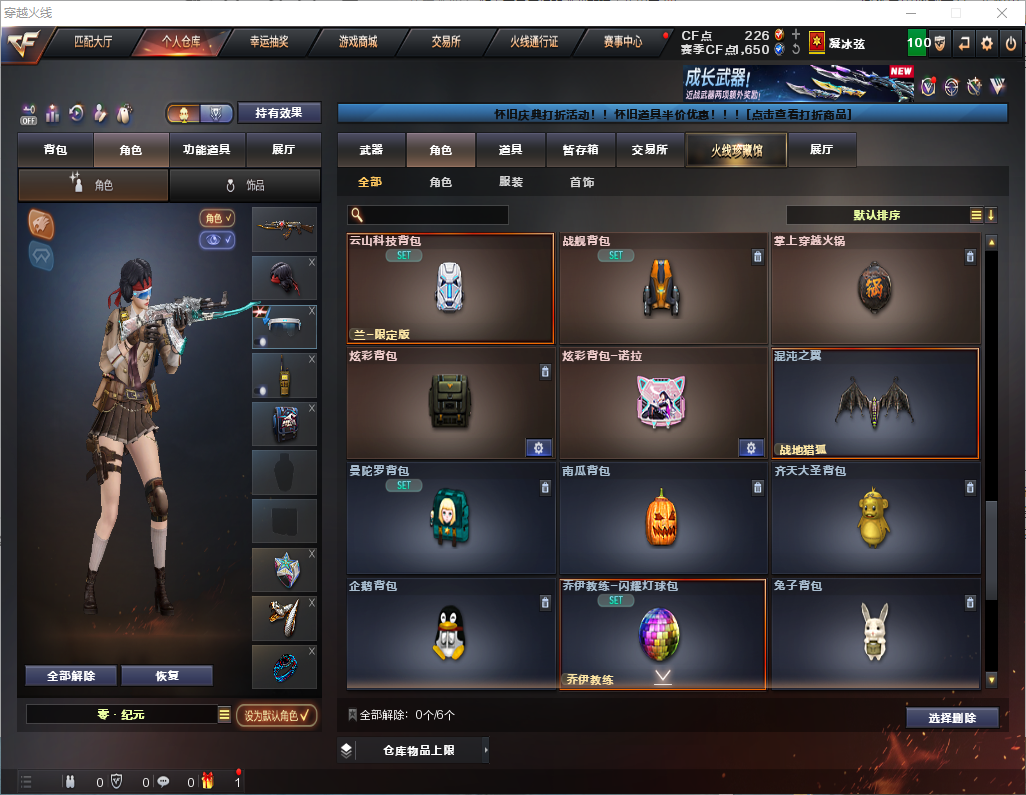Select the 火线珍藏馆 collection tab
Viewport: 1026px width, 795px height.
click(x=736, y=150)
